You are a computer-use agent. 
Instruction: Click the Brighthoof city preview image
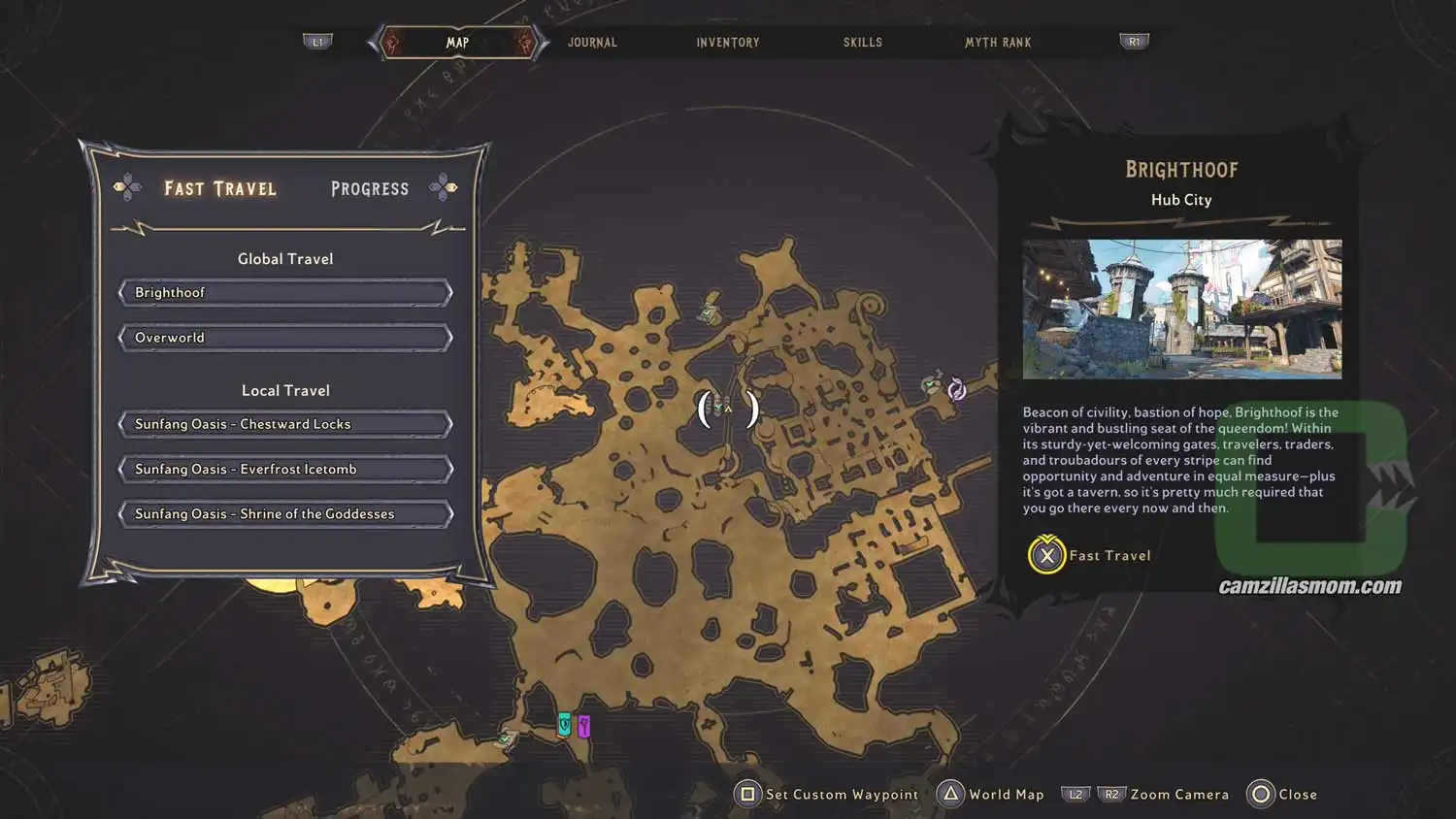pos(1181,310)
